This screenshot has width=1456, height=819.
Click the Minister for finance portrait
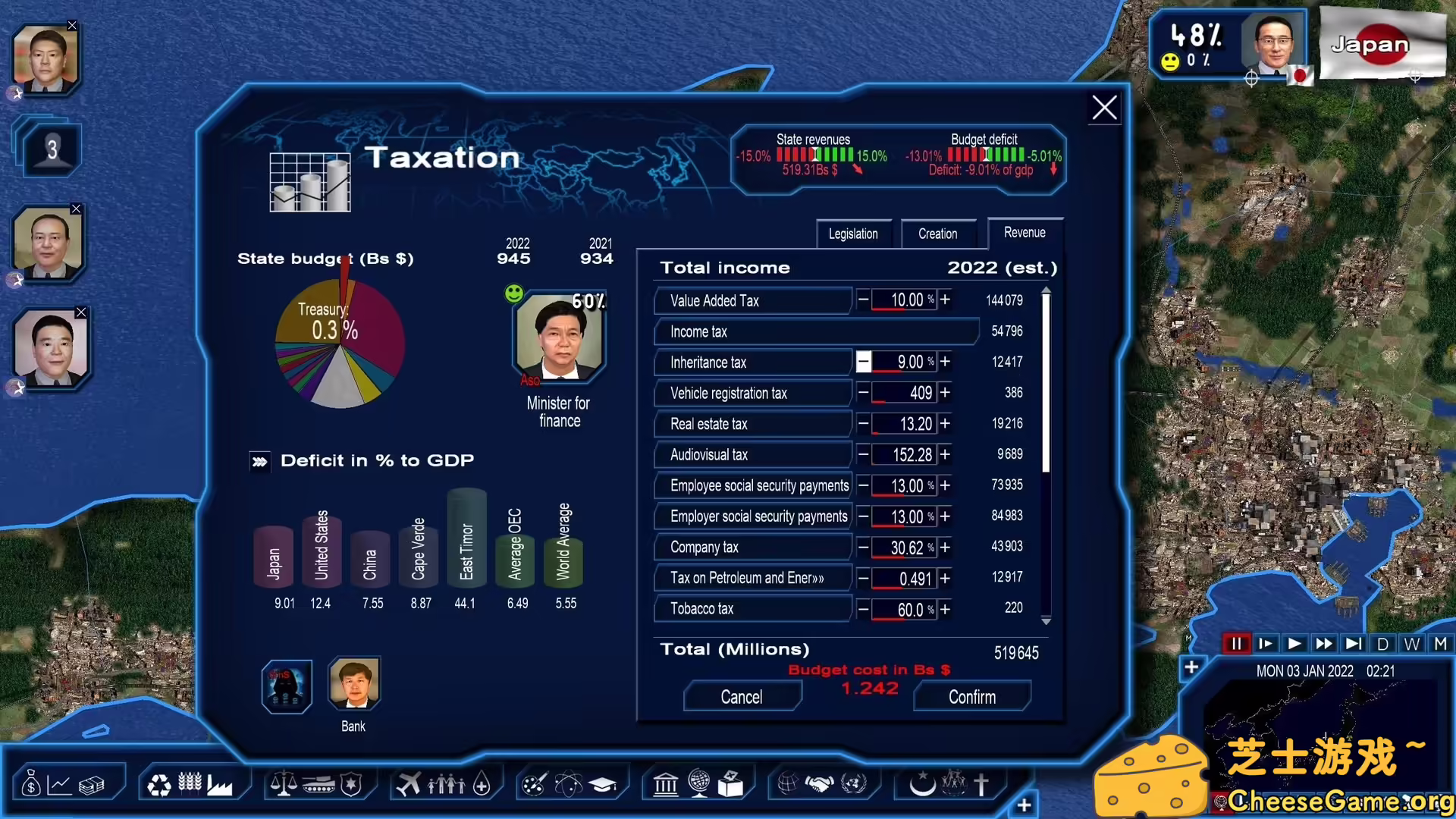tap(559, 337)
